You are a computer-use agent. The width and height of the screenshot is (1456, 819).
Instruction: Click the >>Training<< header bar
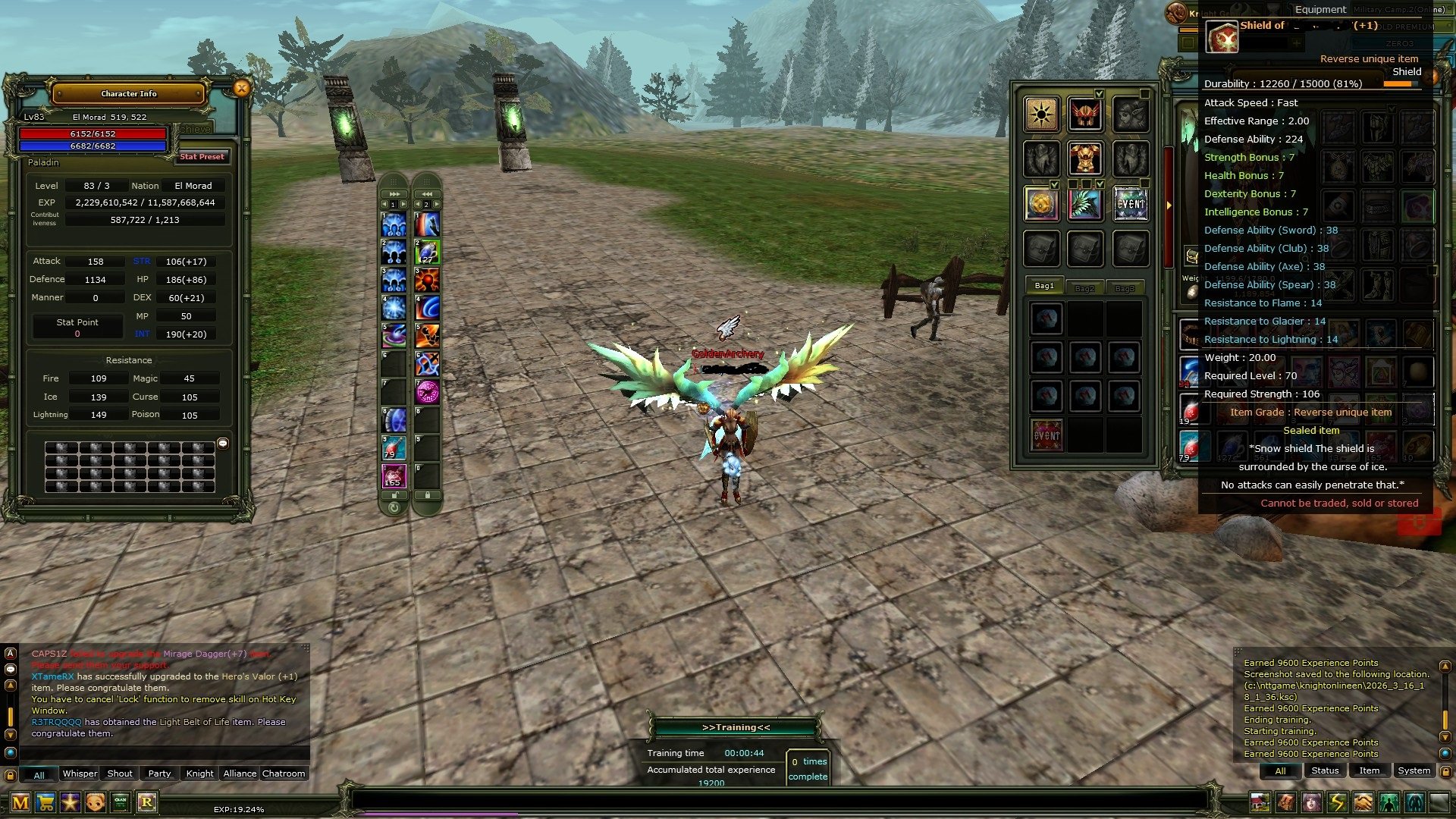pos(736,726)
